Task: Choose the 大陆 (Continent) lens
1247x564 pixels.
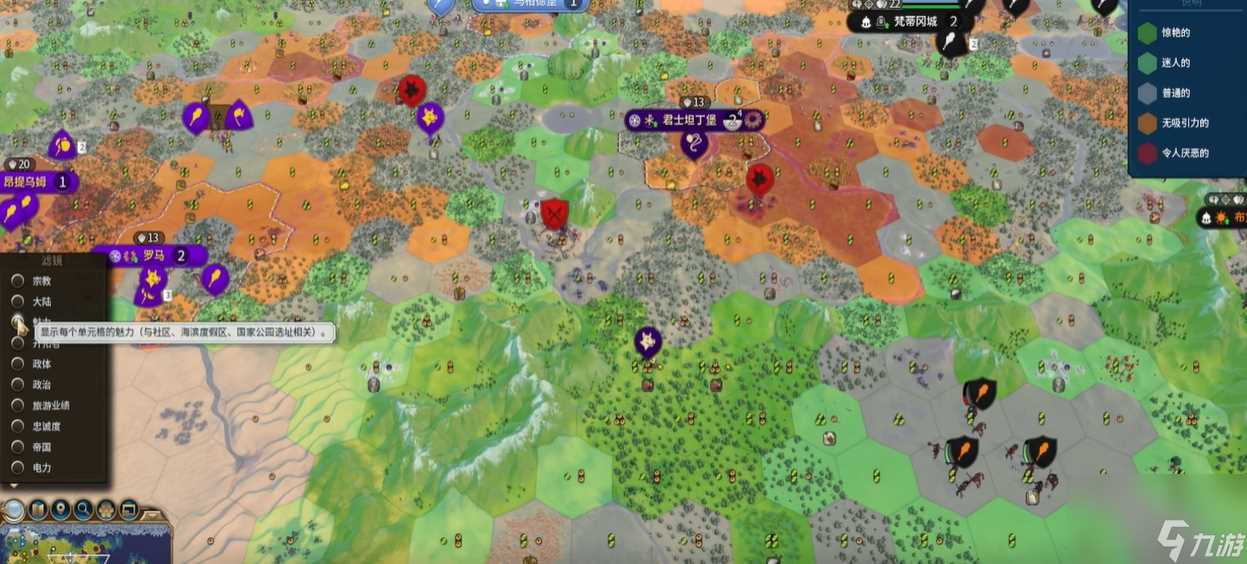Action: tap(18, 301)
